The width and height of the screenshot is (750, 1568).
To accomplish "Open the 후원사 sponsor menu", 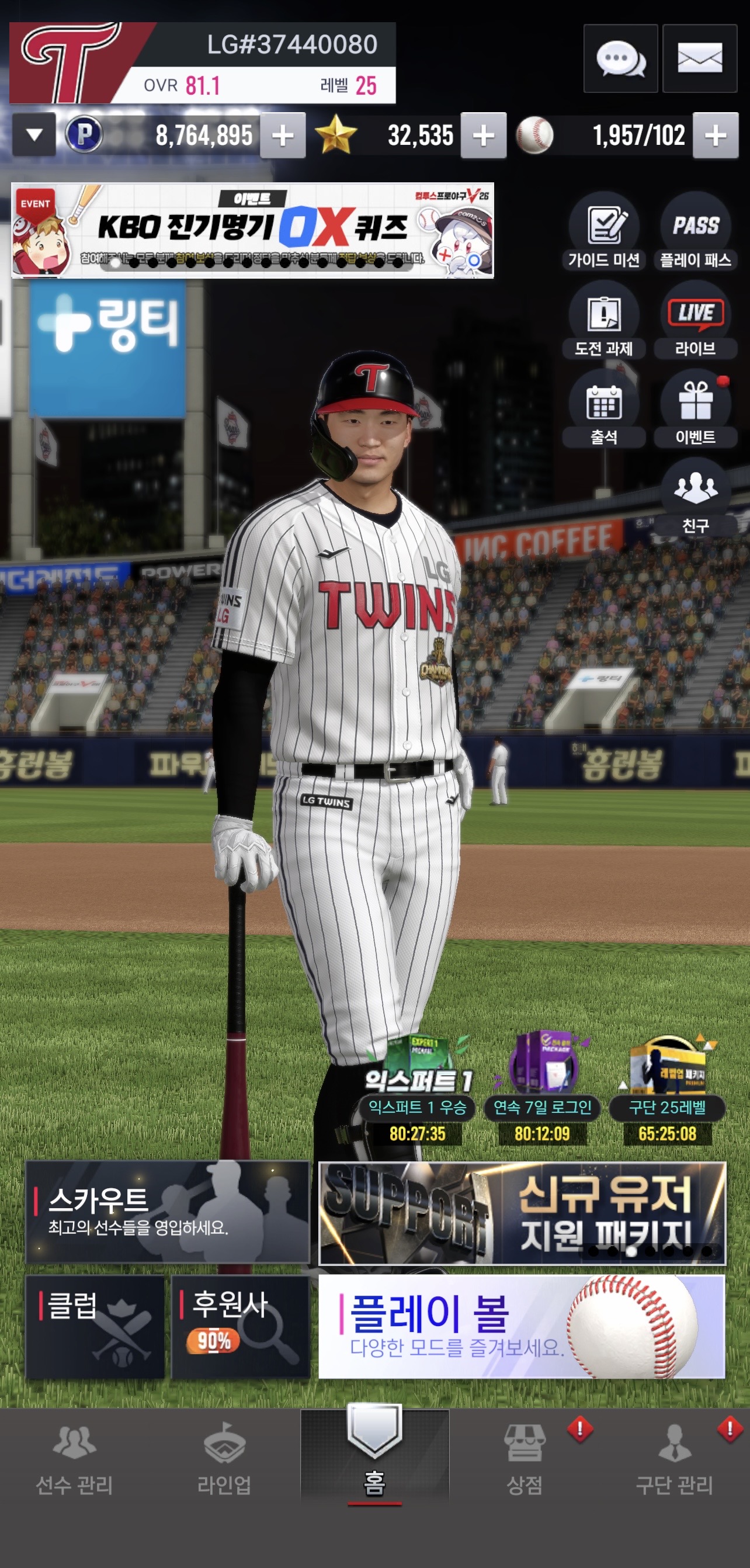I will pyautogui.click(x=241, y=1327).
